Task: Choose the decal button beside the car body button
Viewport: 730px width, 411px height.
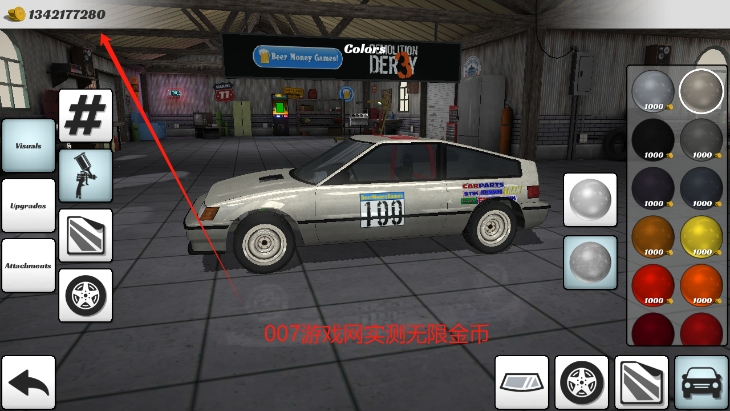Action: point(642,382)
